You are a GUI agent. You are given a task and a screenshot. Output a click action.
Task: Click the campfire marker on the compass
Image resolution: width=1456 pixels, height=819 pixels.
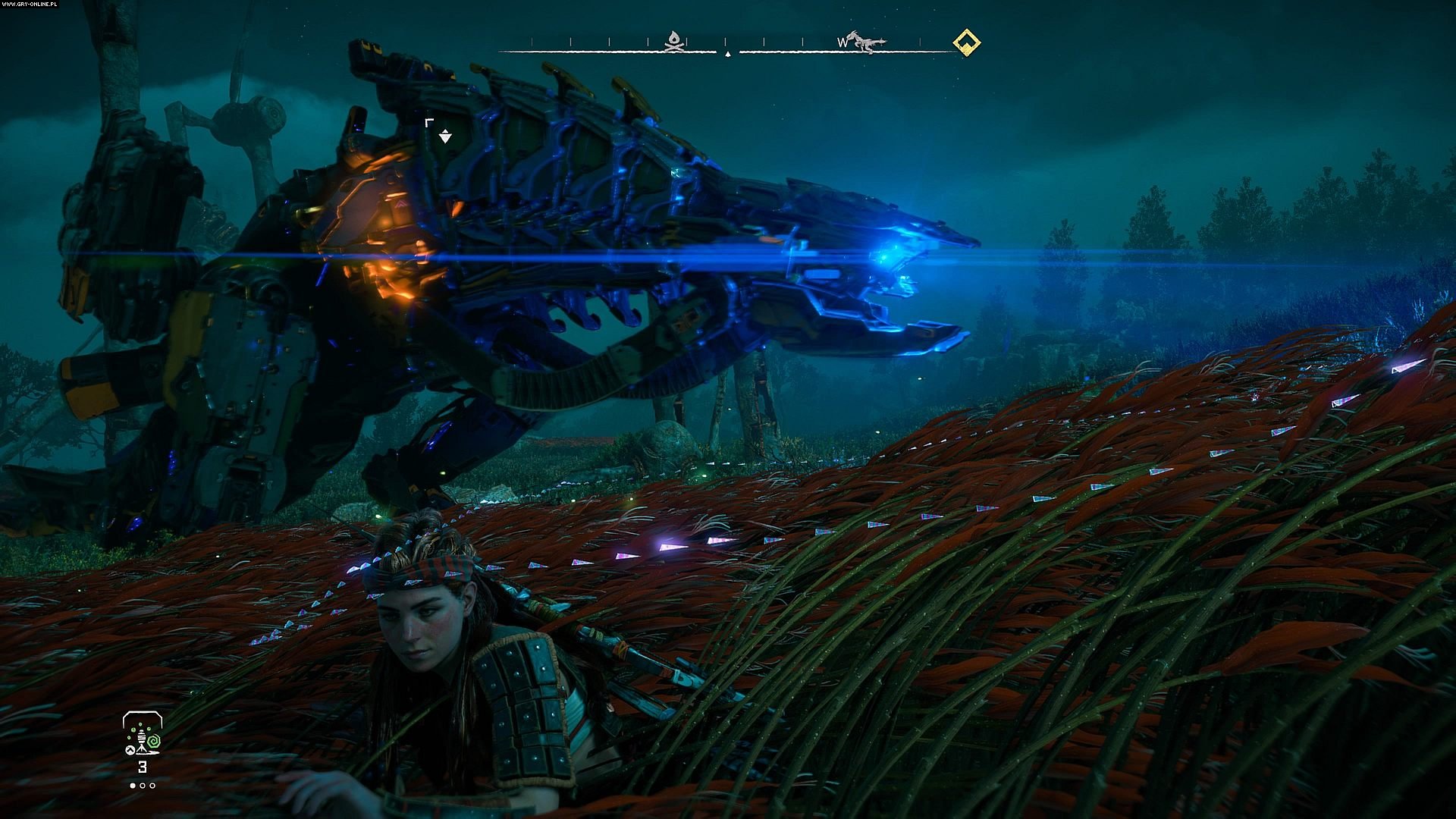click(x=673, y=42)
